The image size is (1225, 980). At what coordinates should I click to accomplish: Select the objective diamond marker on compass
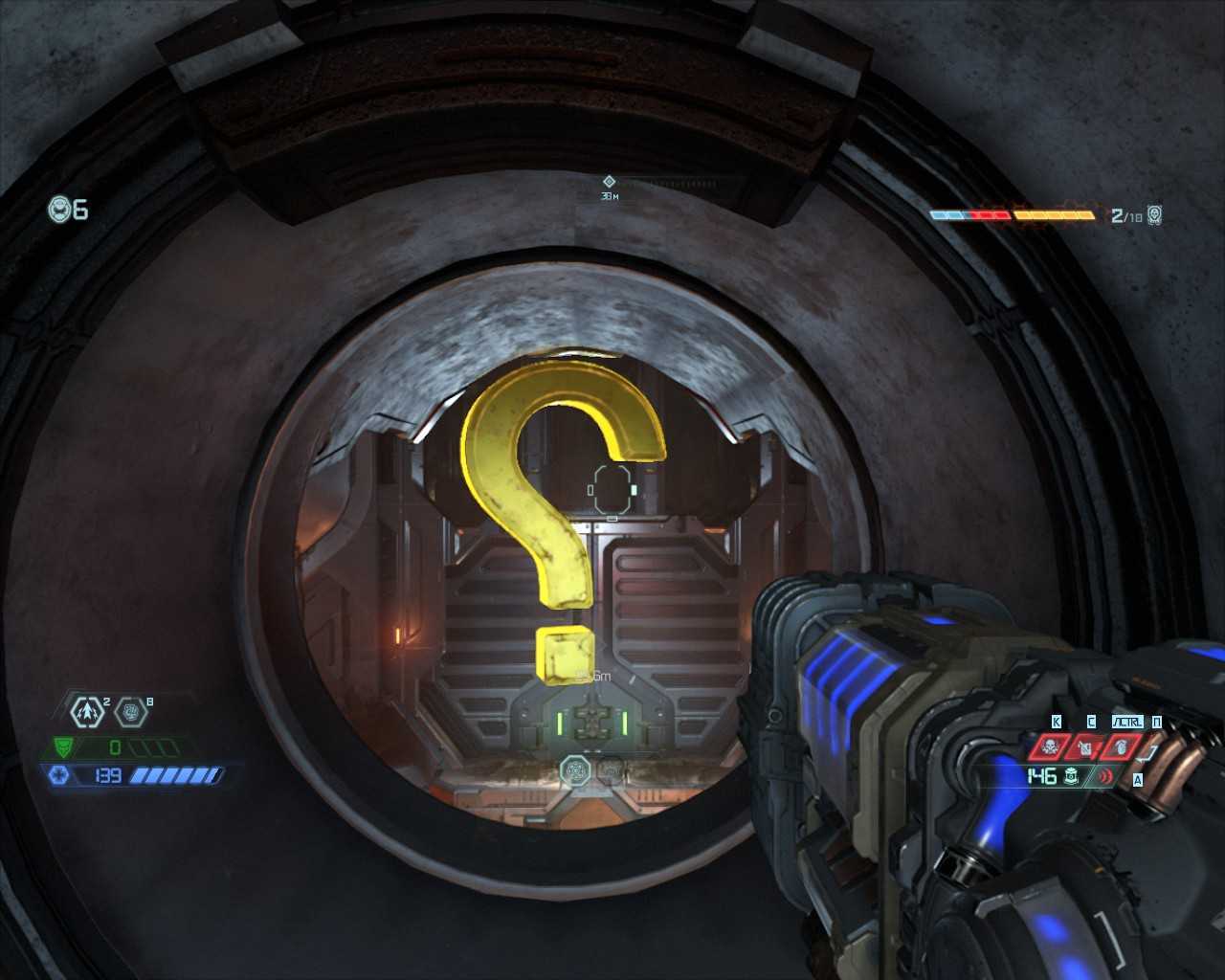[x=609, y=181]
